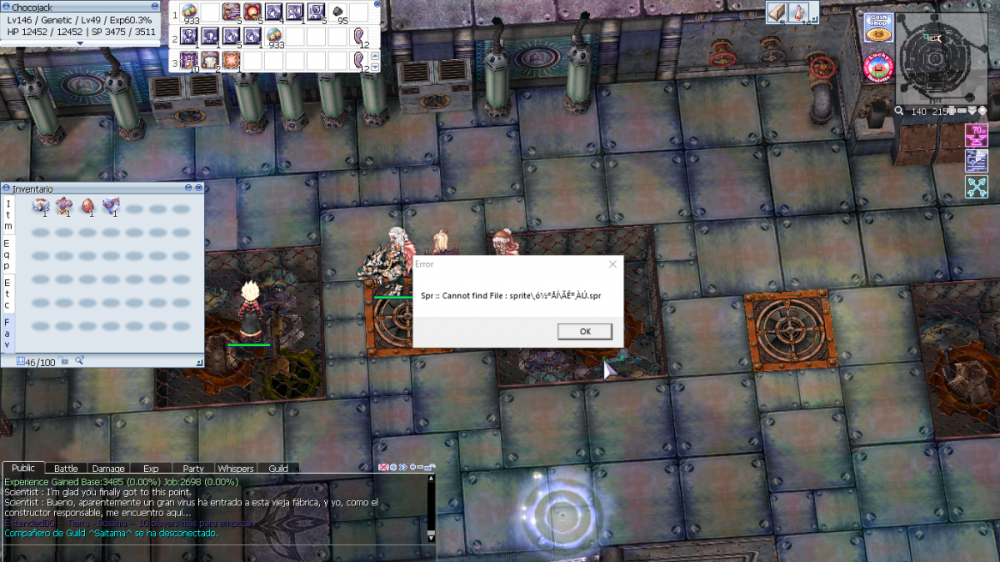Switch to the Battle chat tab

click(x=65, y=468)
